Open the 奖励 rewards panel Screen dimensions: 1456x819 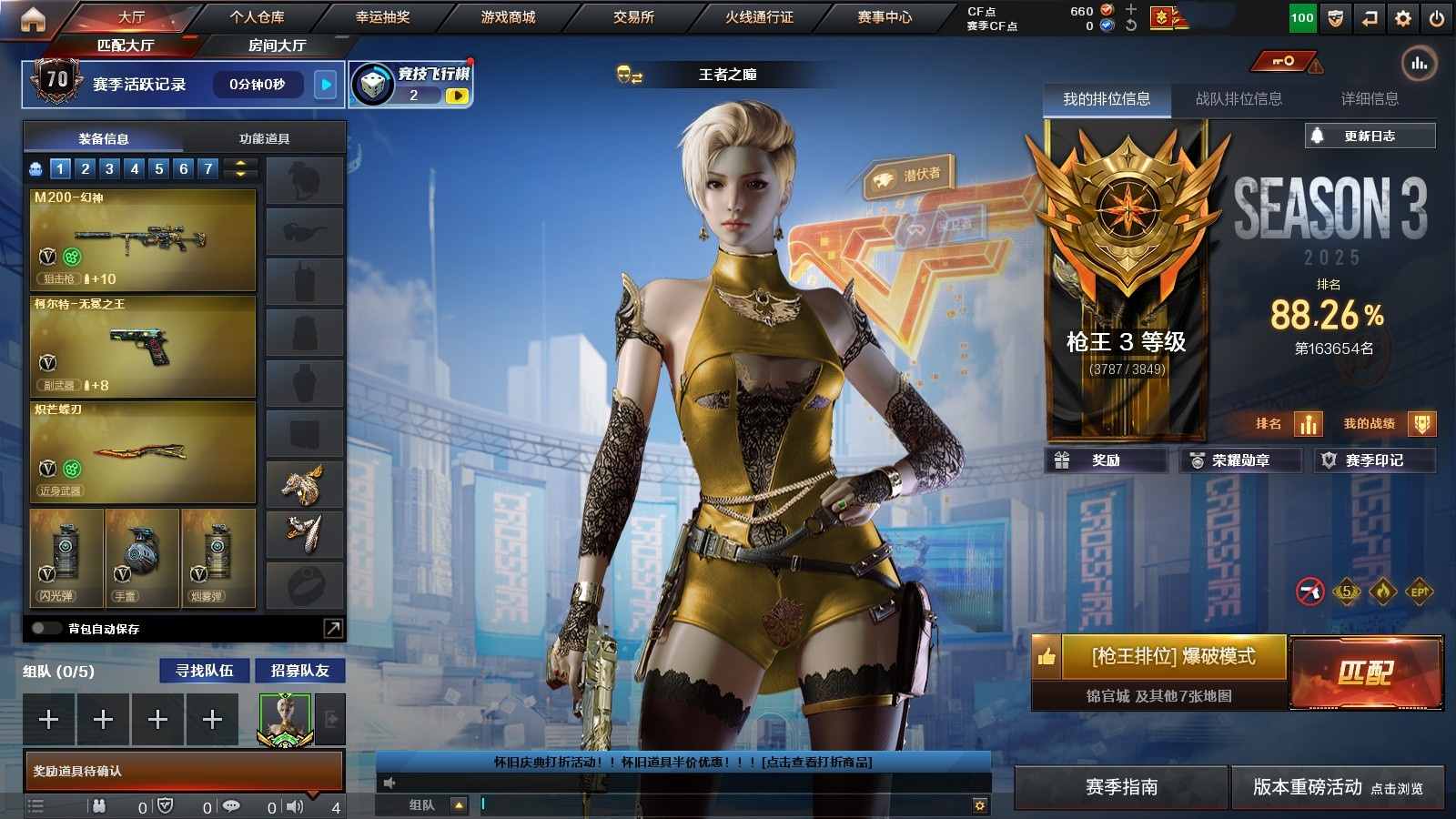coord(1106,460)
